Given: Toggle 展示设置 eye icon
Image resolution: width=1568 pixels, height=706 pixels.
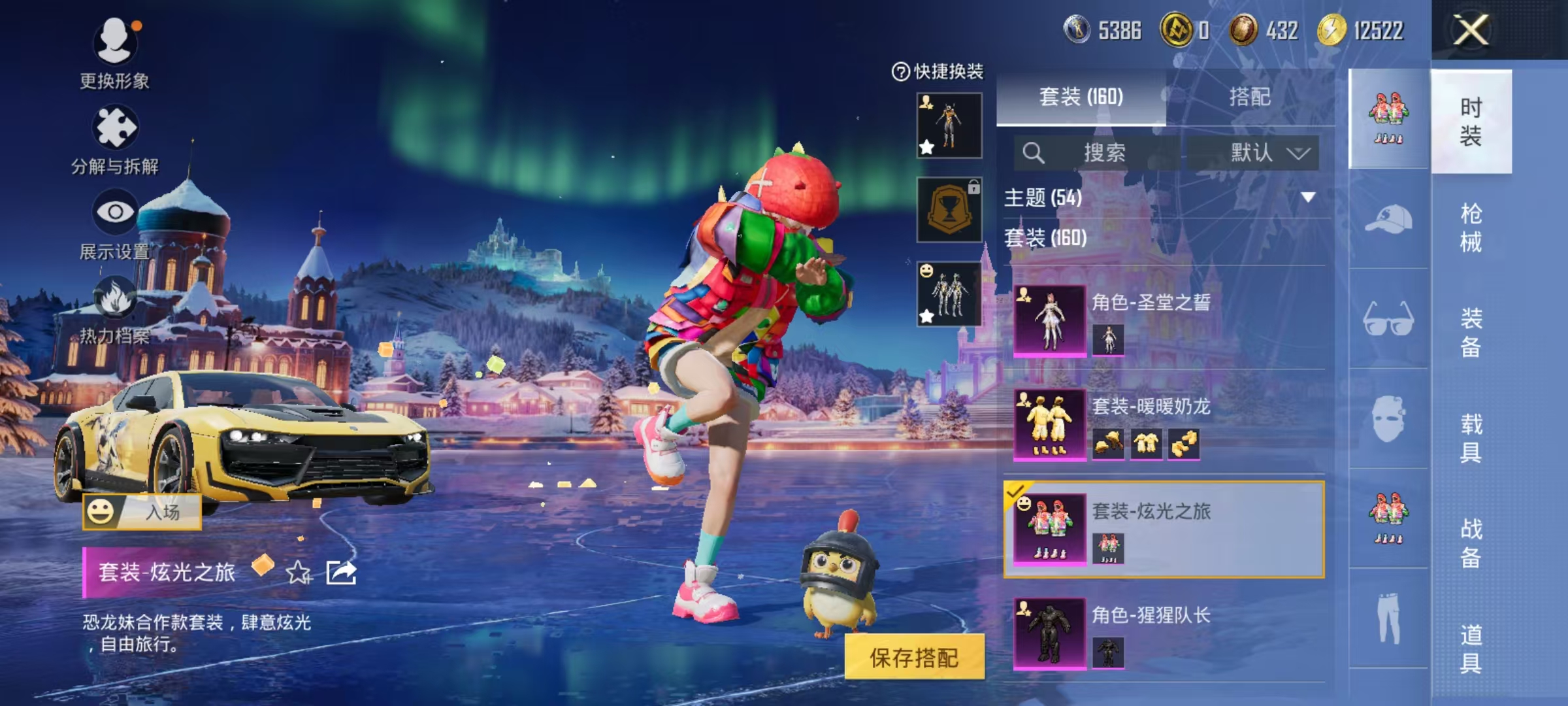Looking at the screenshot, I should 116,211.
